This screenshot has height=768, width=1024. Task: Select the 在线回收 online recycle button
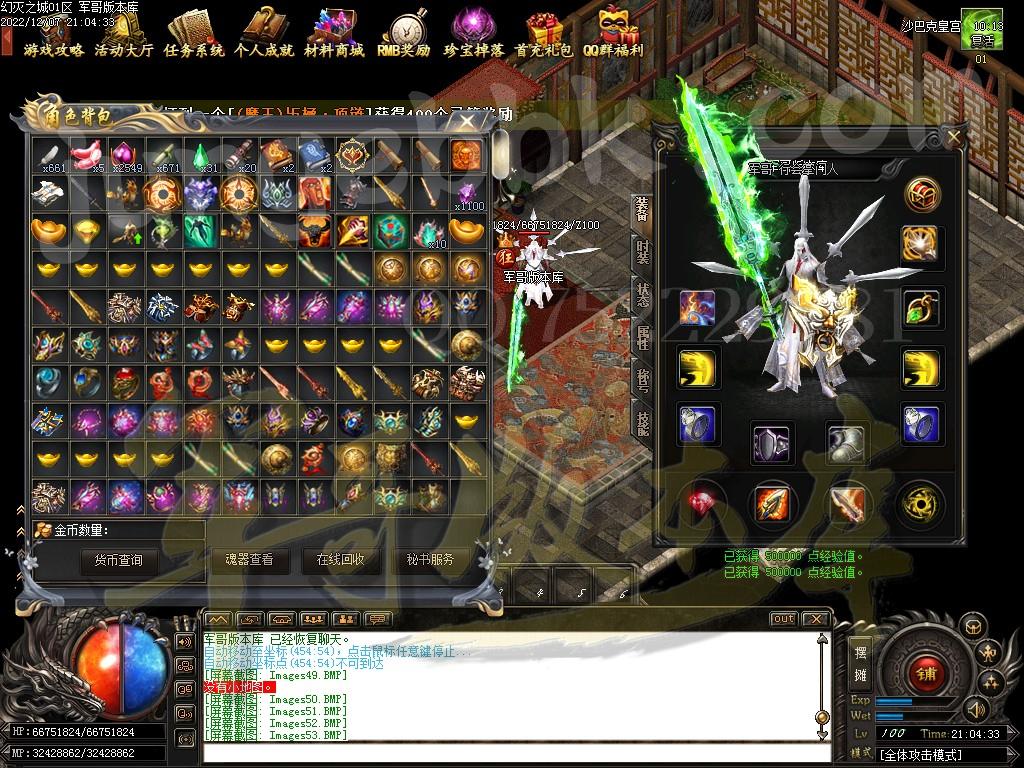(x=340, y=560)
